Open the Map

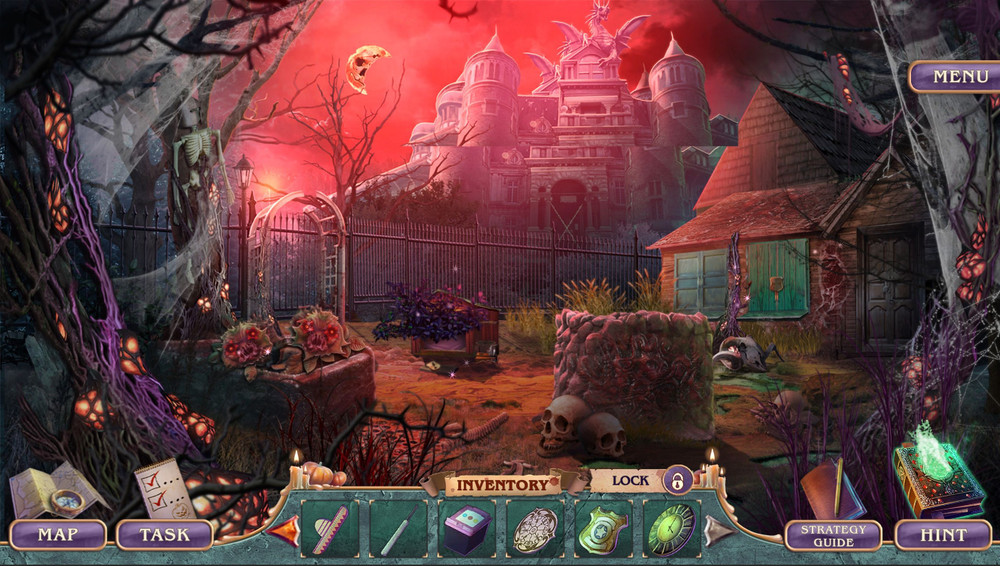pos(58,534)
